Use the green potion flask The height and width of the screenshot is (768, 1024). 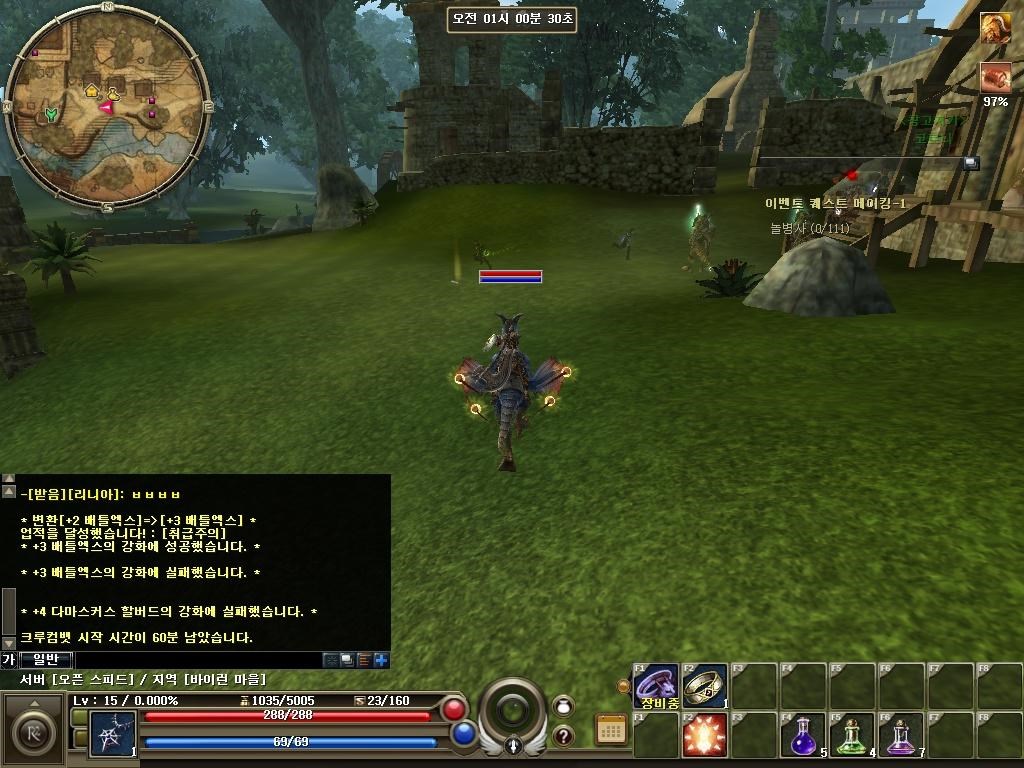click(853, 735)
